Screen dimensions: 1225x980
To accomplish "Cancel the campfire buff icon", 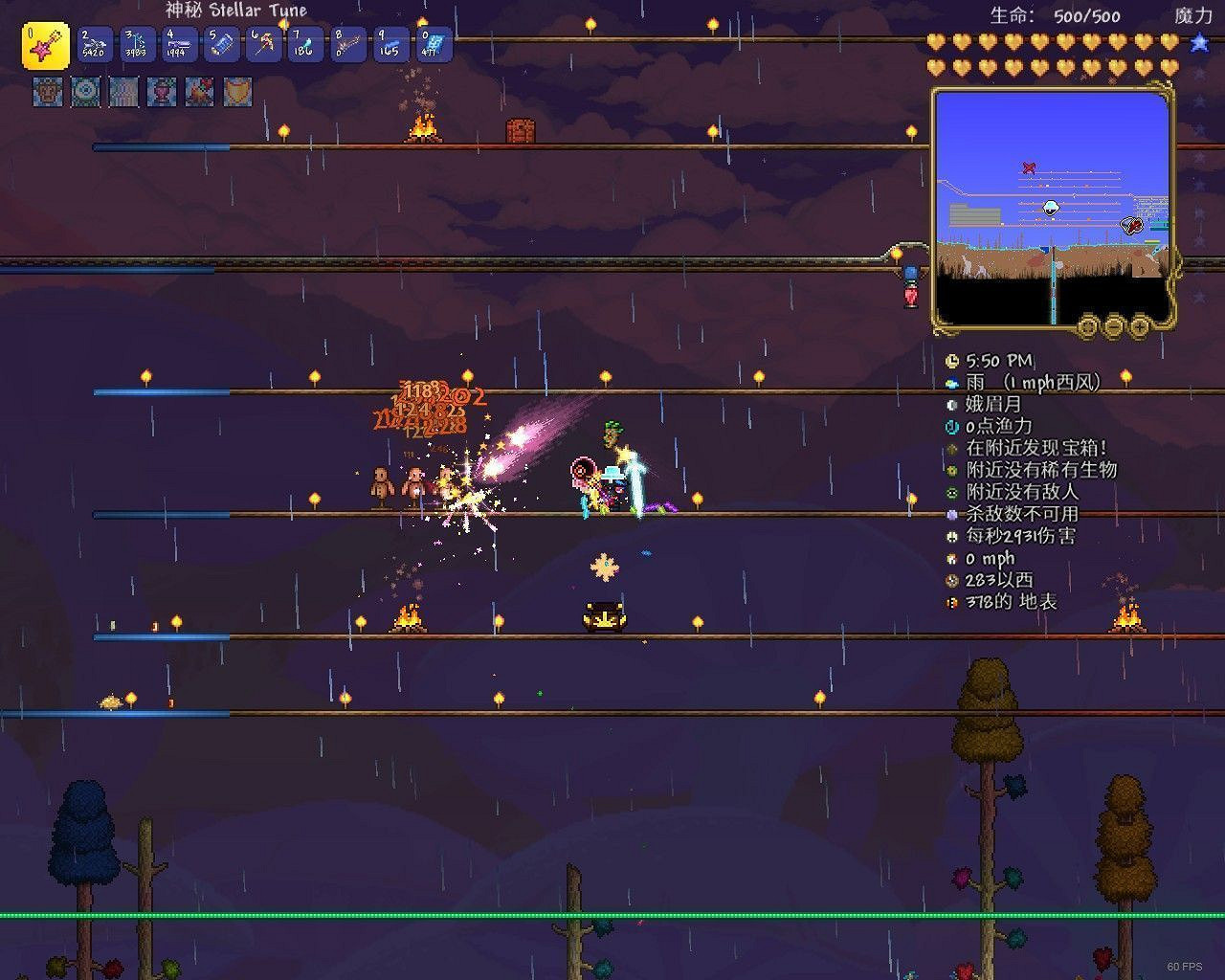I will tap(197, 93).
